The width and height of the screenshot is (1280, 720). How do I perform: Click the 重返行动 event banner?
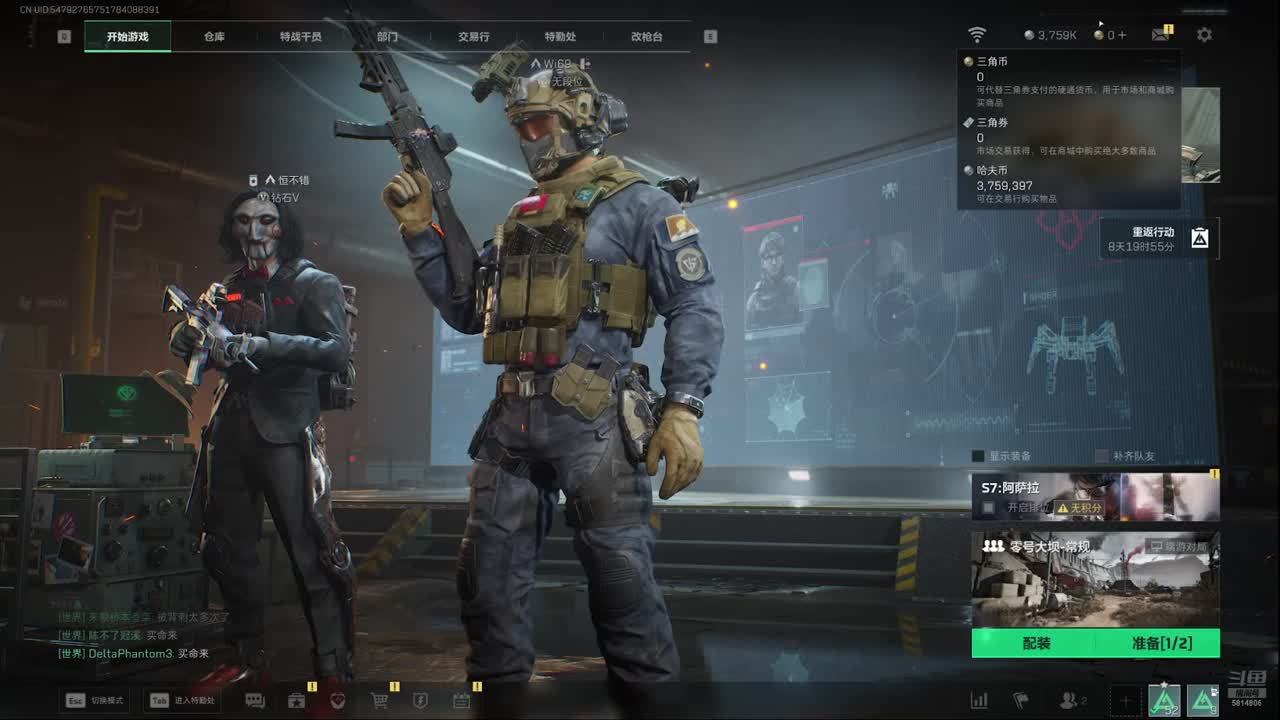1160,238
